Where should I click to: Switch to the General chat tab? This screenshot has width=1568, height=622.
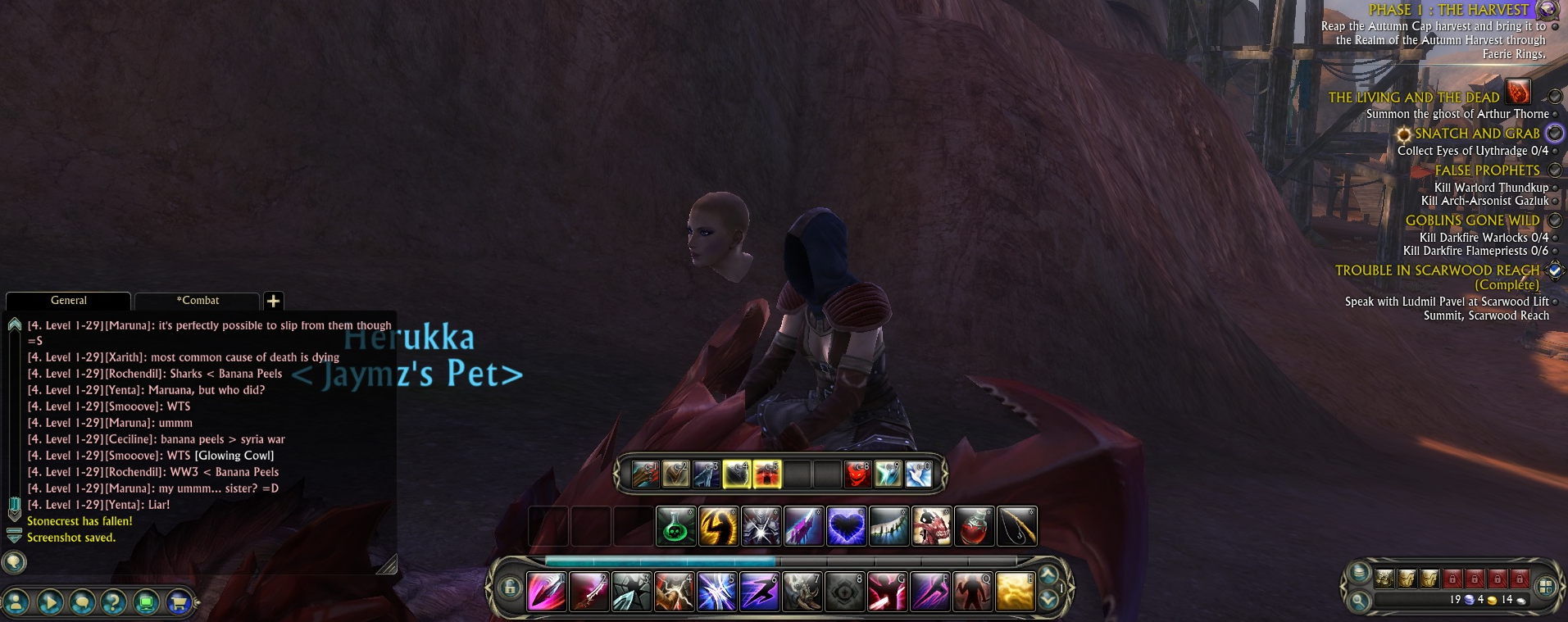pos(68,301)
